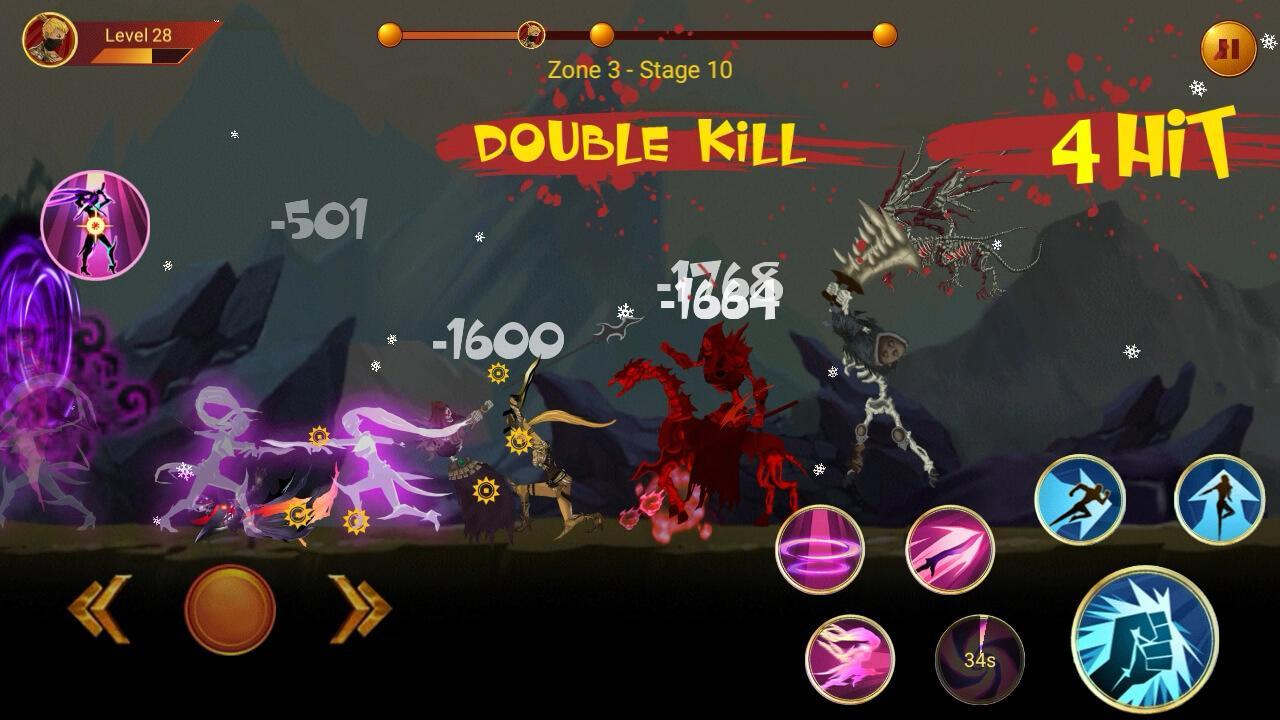The width and height of the screenshot is (1280, 720).
Task: Tap the right double-arrow move button
Action: [359, 608]
